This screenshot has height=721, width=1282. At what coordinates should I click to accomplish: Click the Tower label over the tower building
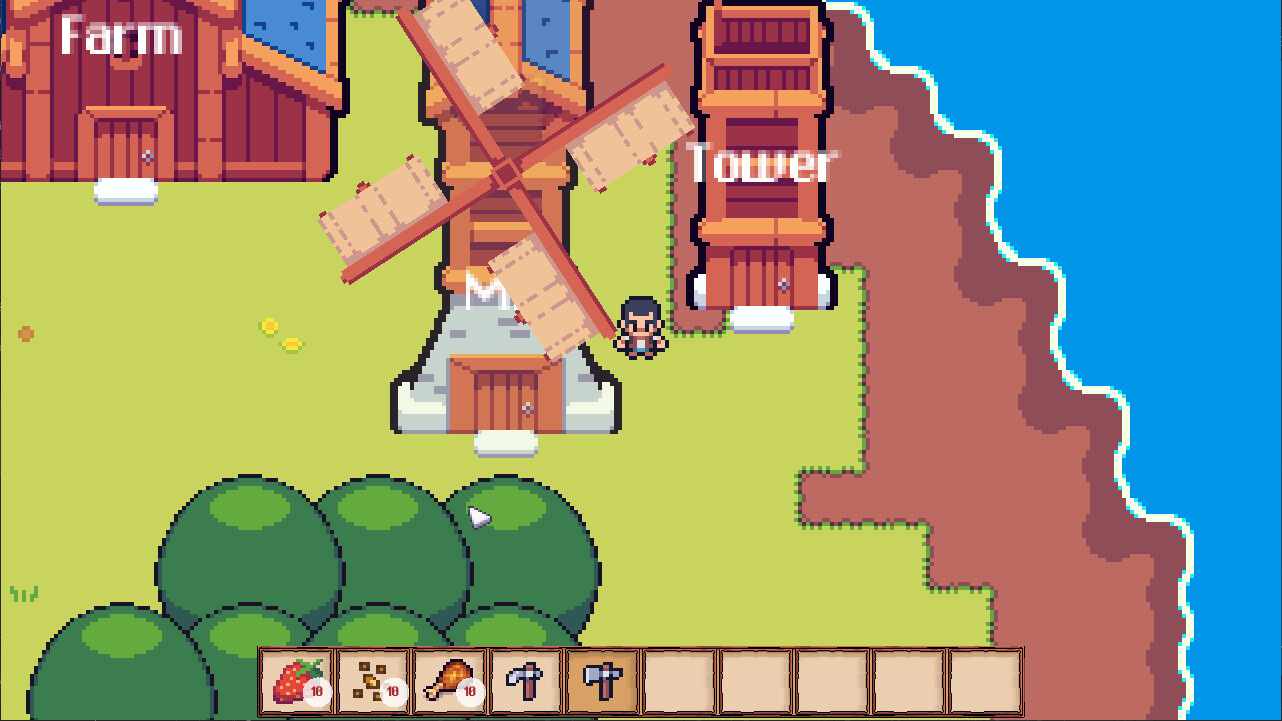pos(760,163)
